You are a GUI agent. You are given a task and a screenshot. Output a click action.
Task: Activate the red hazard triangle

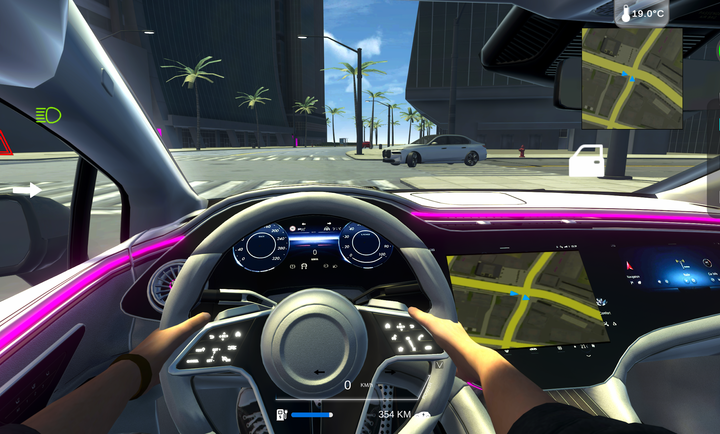point(4,141)
